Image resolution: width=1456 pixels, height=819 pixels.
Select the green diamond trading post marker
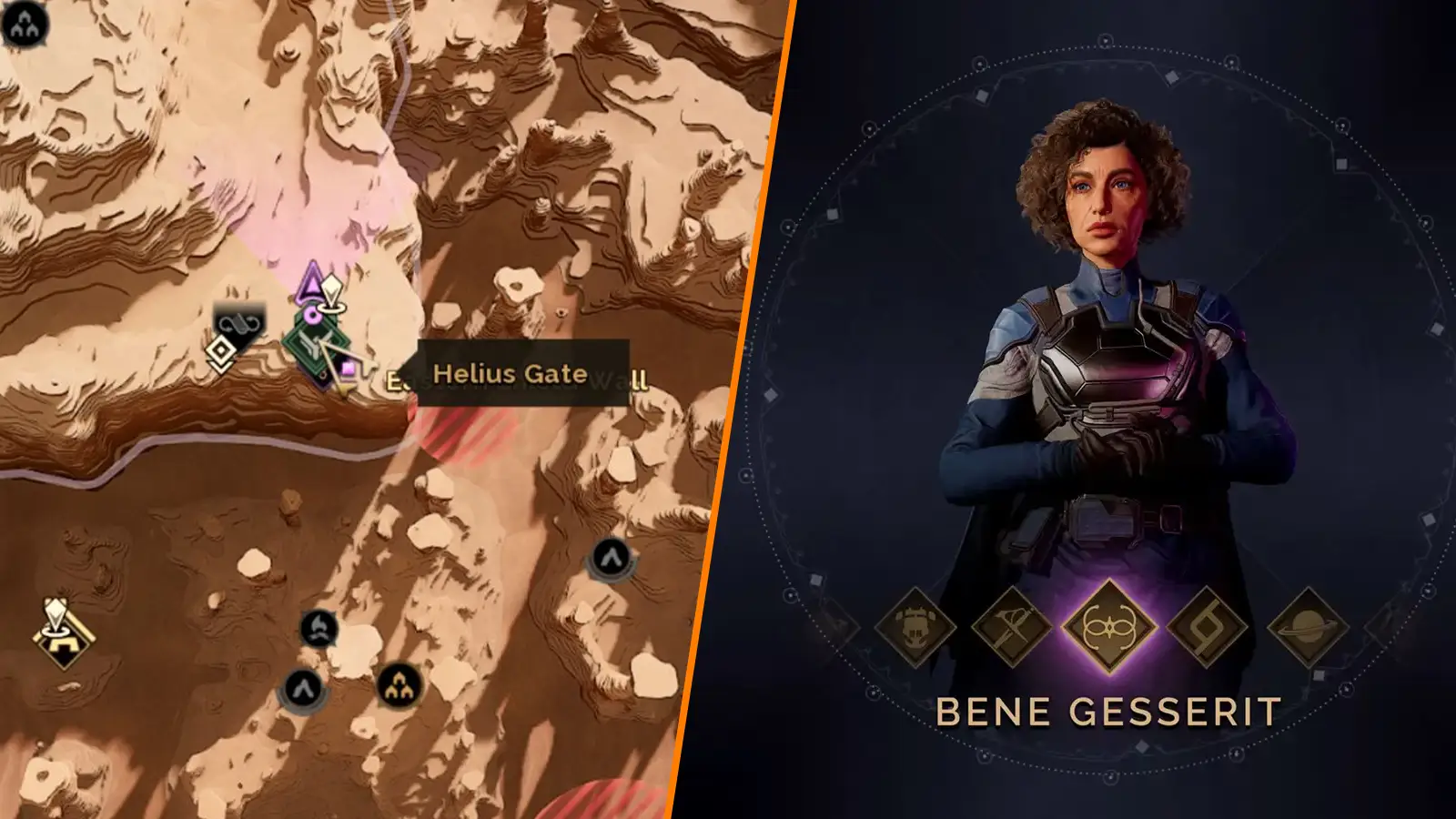click(x=315, y=340)
